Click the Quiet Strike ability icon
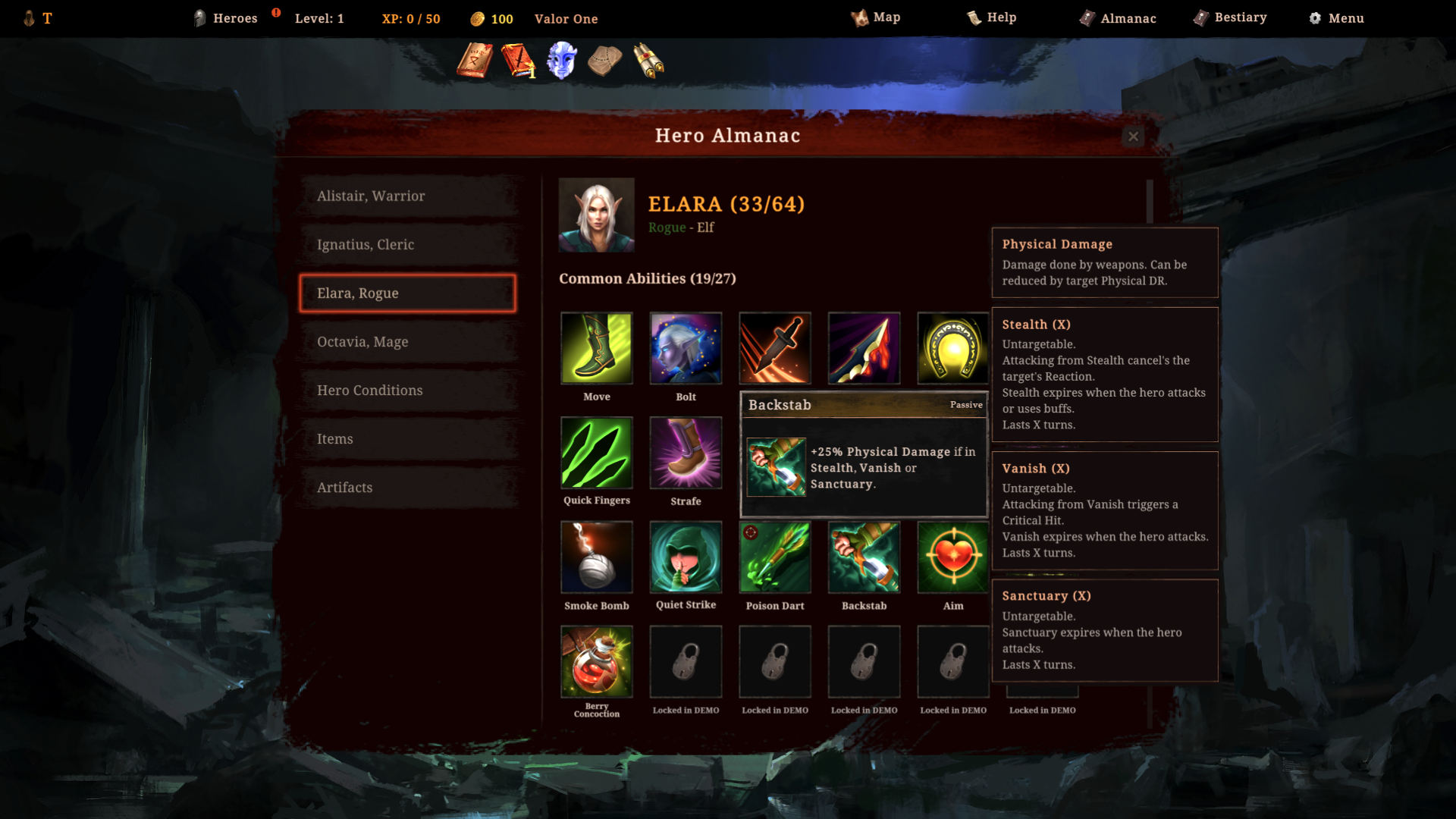 [x=686, y=557]
